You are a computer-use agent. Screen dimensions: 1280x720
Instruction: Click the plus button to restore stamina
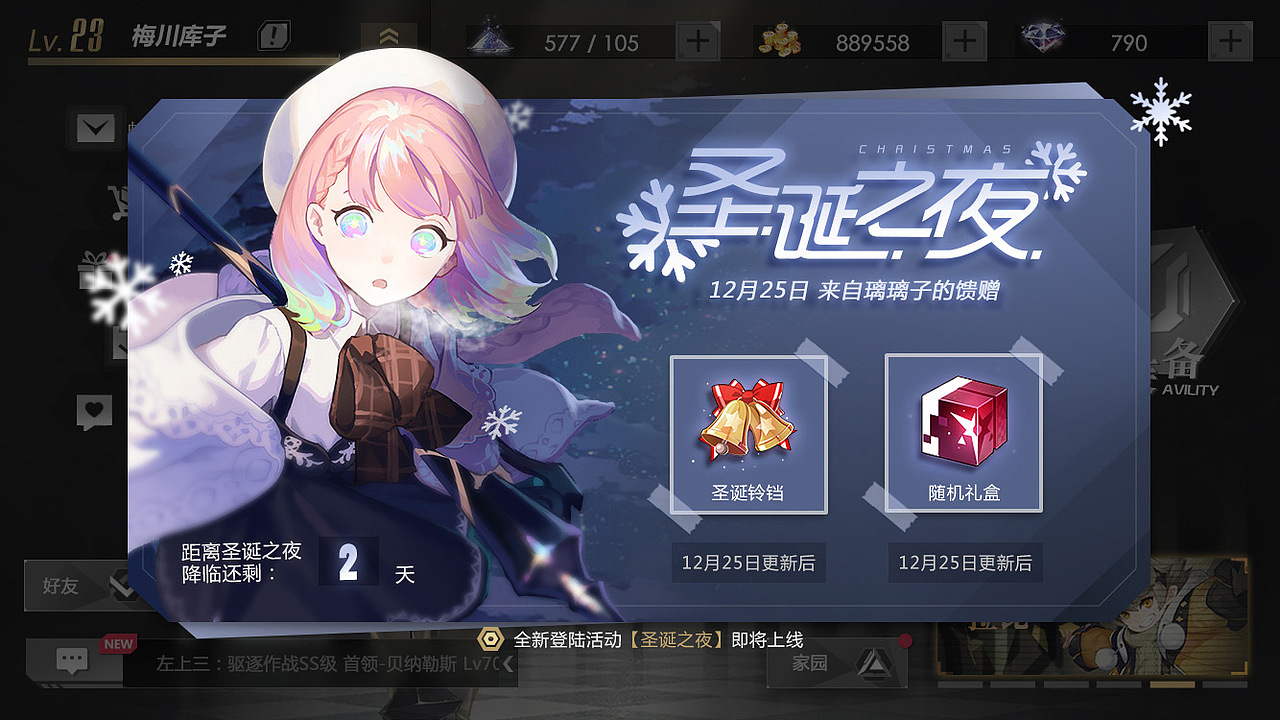(700, 40)
